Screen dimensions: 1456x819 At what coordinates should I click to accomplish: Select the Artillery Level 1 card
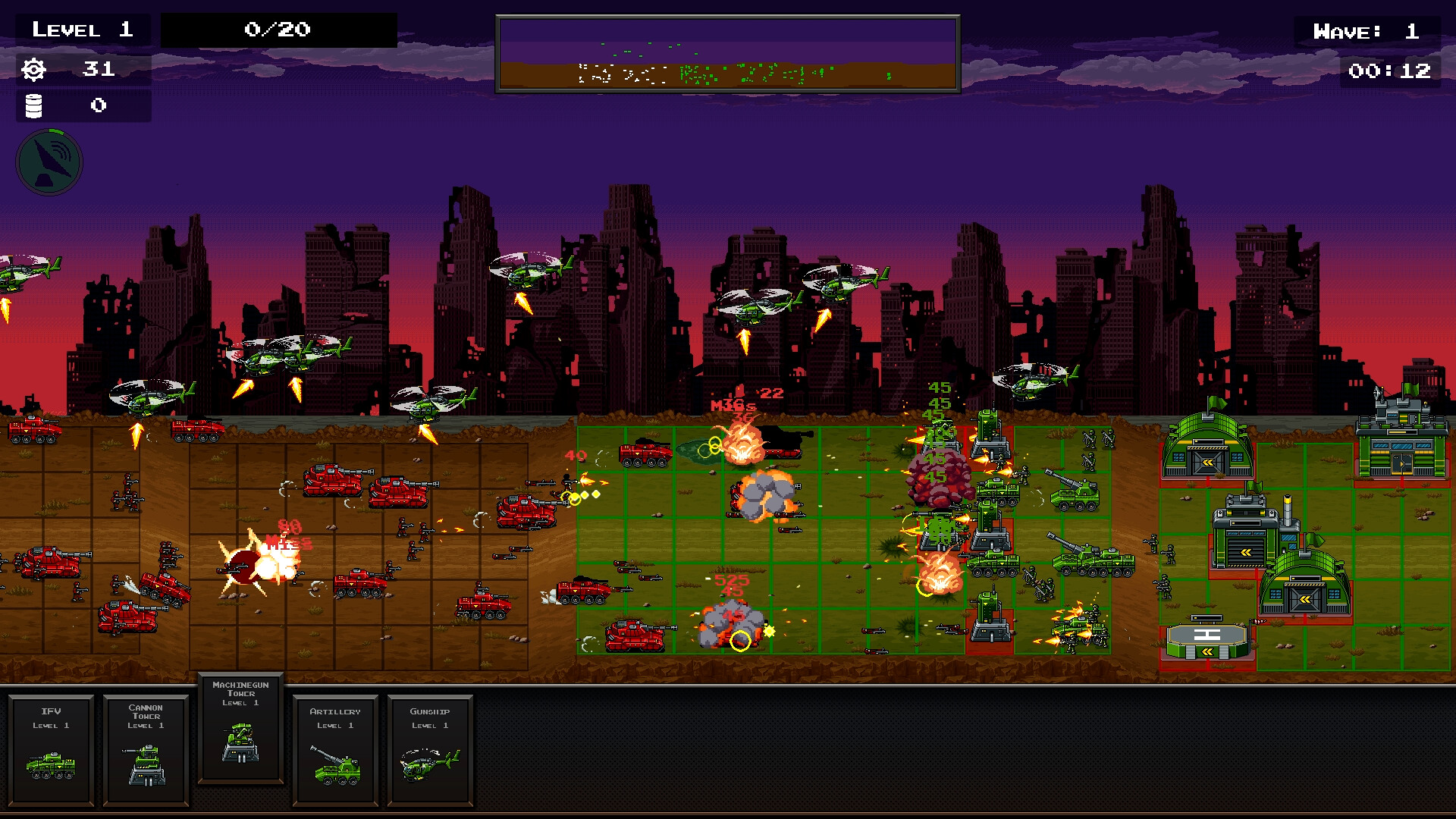(336, 751)
